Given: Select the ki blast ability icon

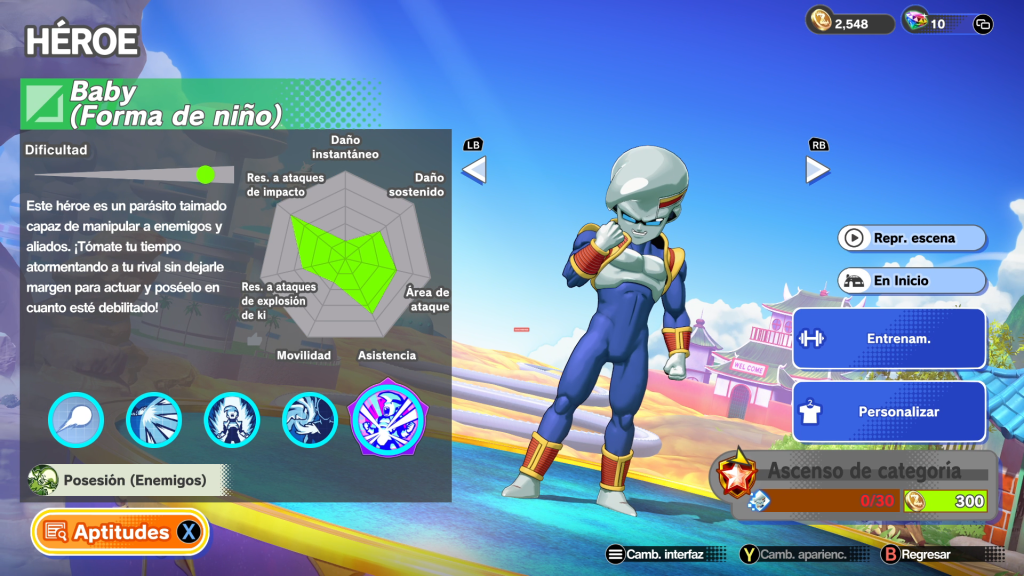Looking at the screenshot, I should tap(76, 419).
